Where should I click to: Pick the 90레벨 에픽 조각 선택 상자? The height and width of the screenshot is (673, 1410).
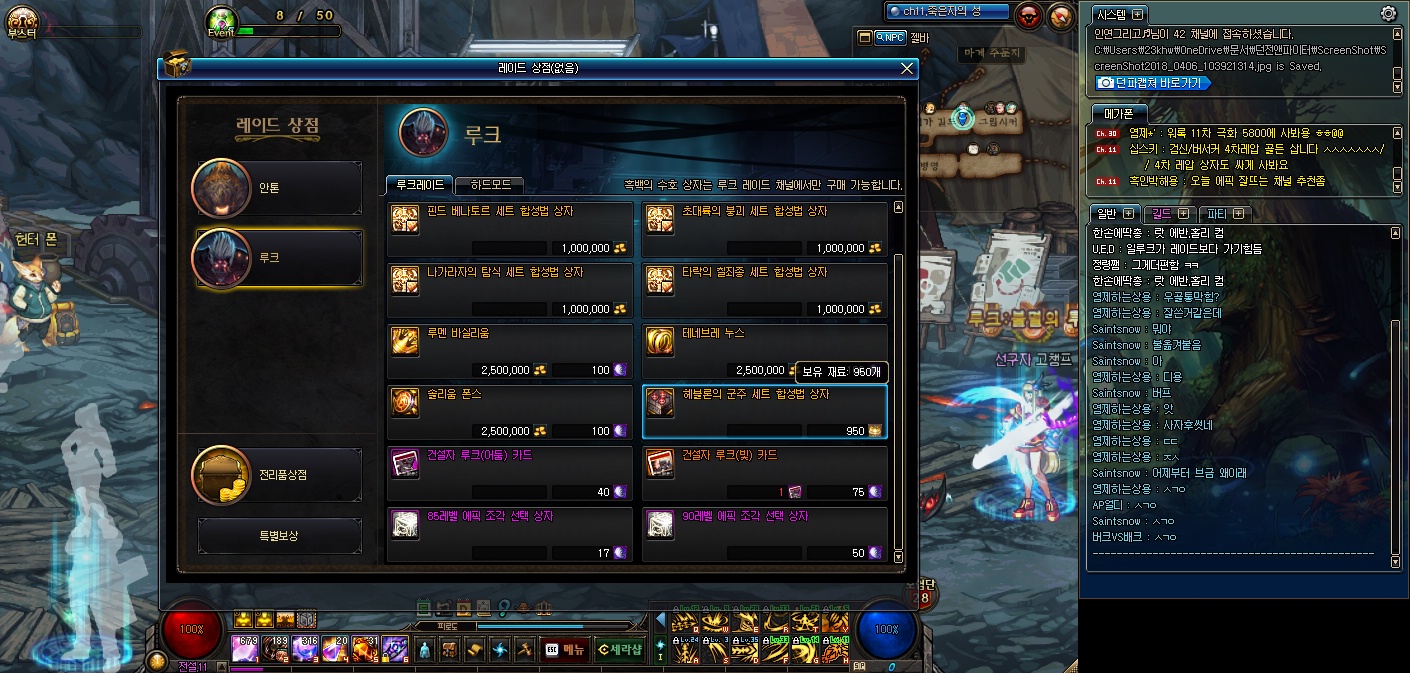[764, 535]
